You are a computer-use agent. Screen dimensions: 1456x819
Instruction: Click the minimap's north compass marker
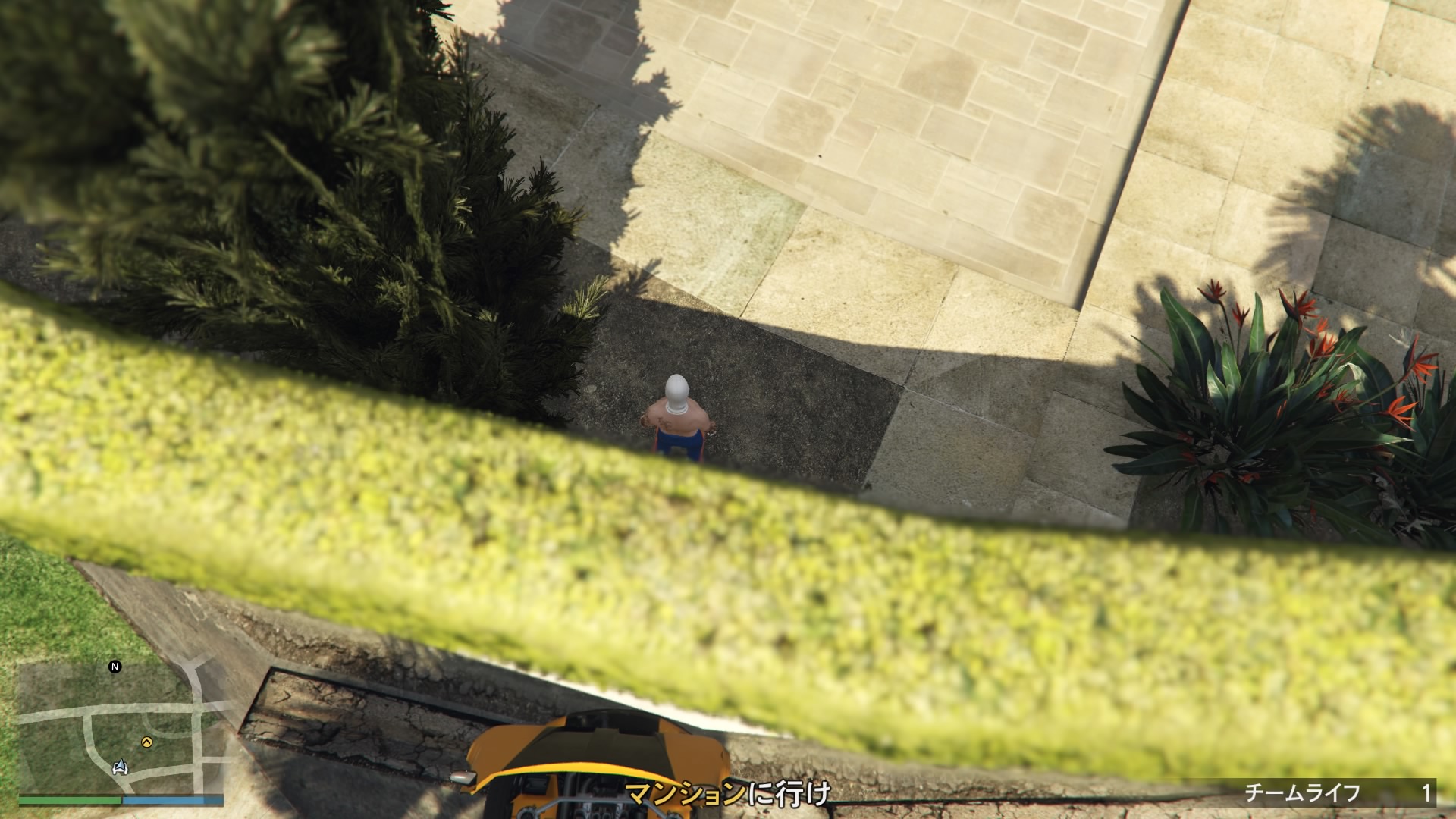115,667
